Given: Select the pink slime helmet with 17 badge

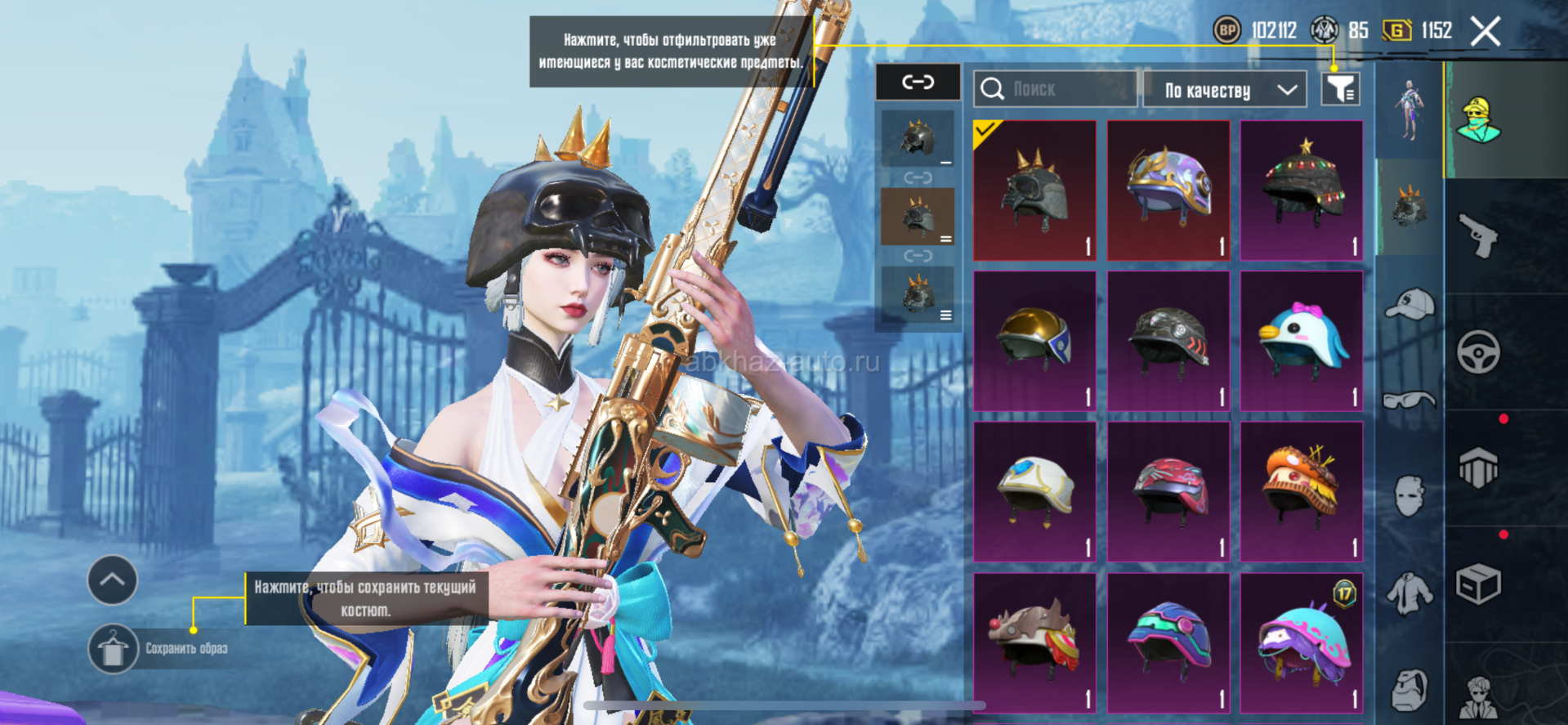Looking at the screenshot, I should pyautogui.click(x=1302, y=642).
